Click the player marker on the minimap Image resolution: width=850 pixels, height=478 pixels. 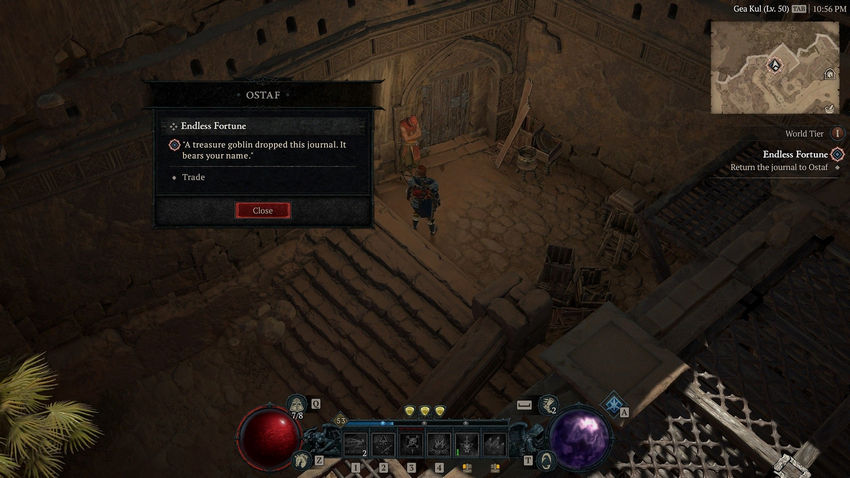pos(773,64)
